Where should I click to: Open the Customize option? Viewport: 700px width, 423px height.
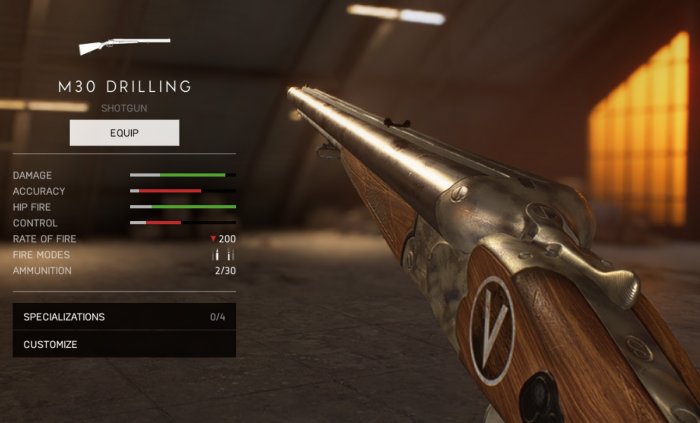124,344
